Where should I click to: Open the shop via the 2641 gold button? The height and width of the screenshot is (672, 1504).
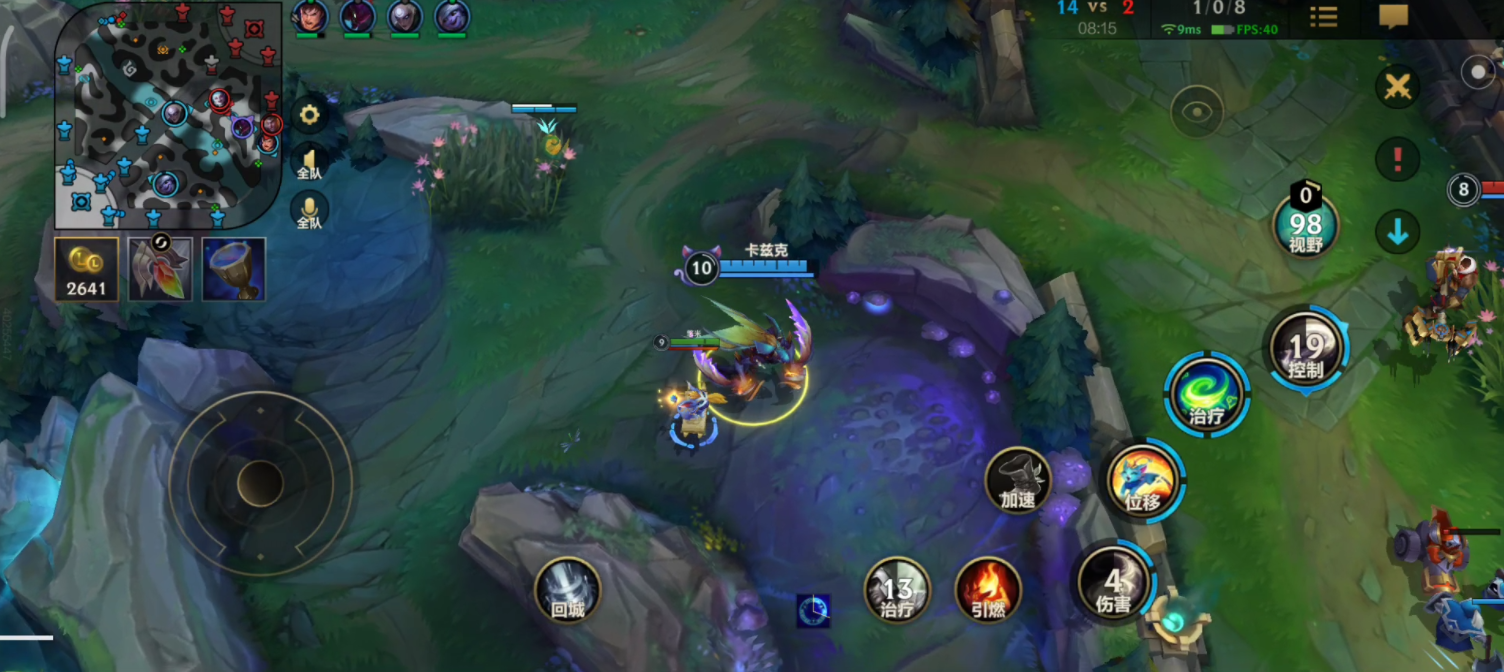pos(86,269)
